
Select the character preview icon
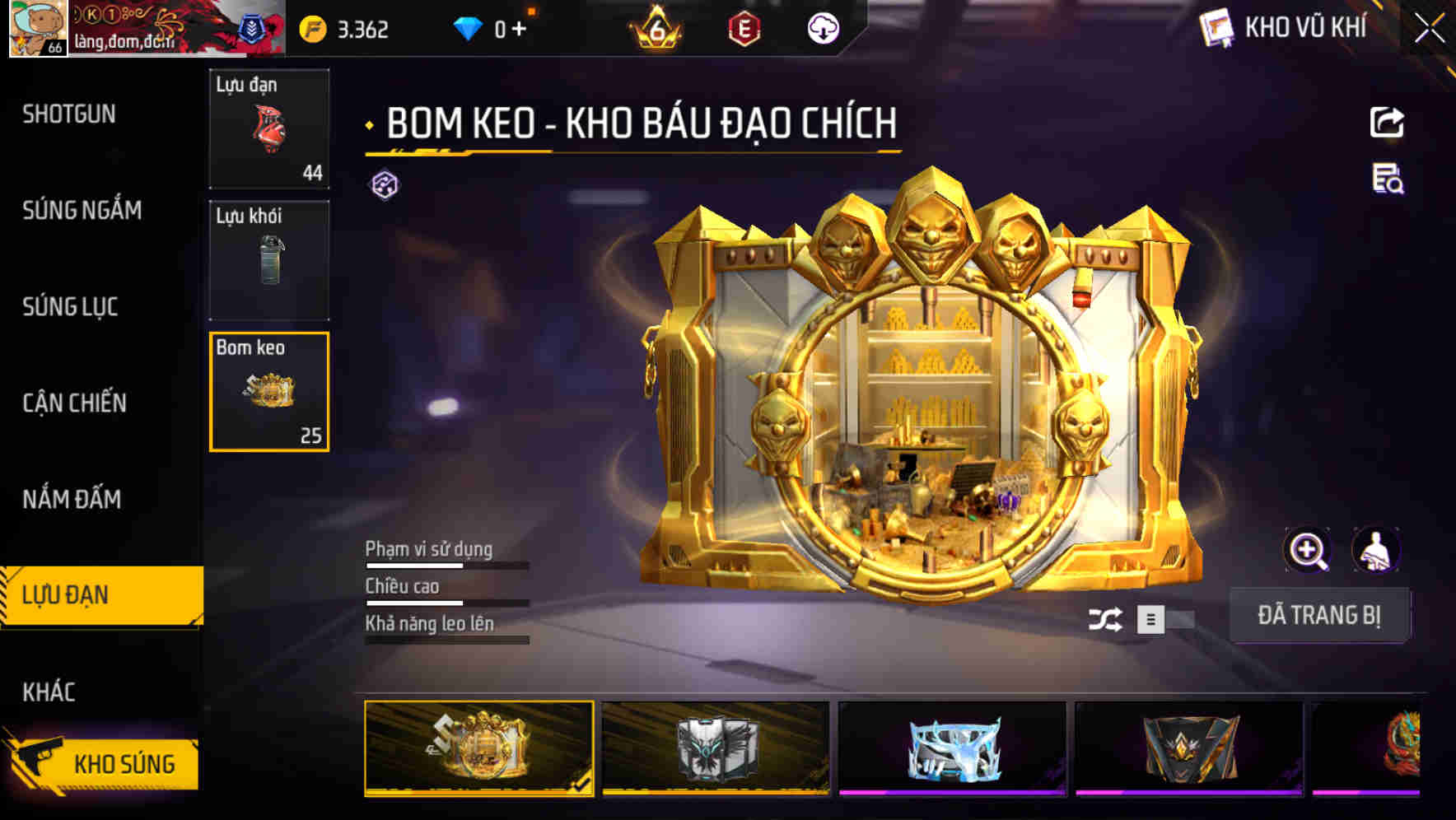point(1377,550)
